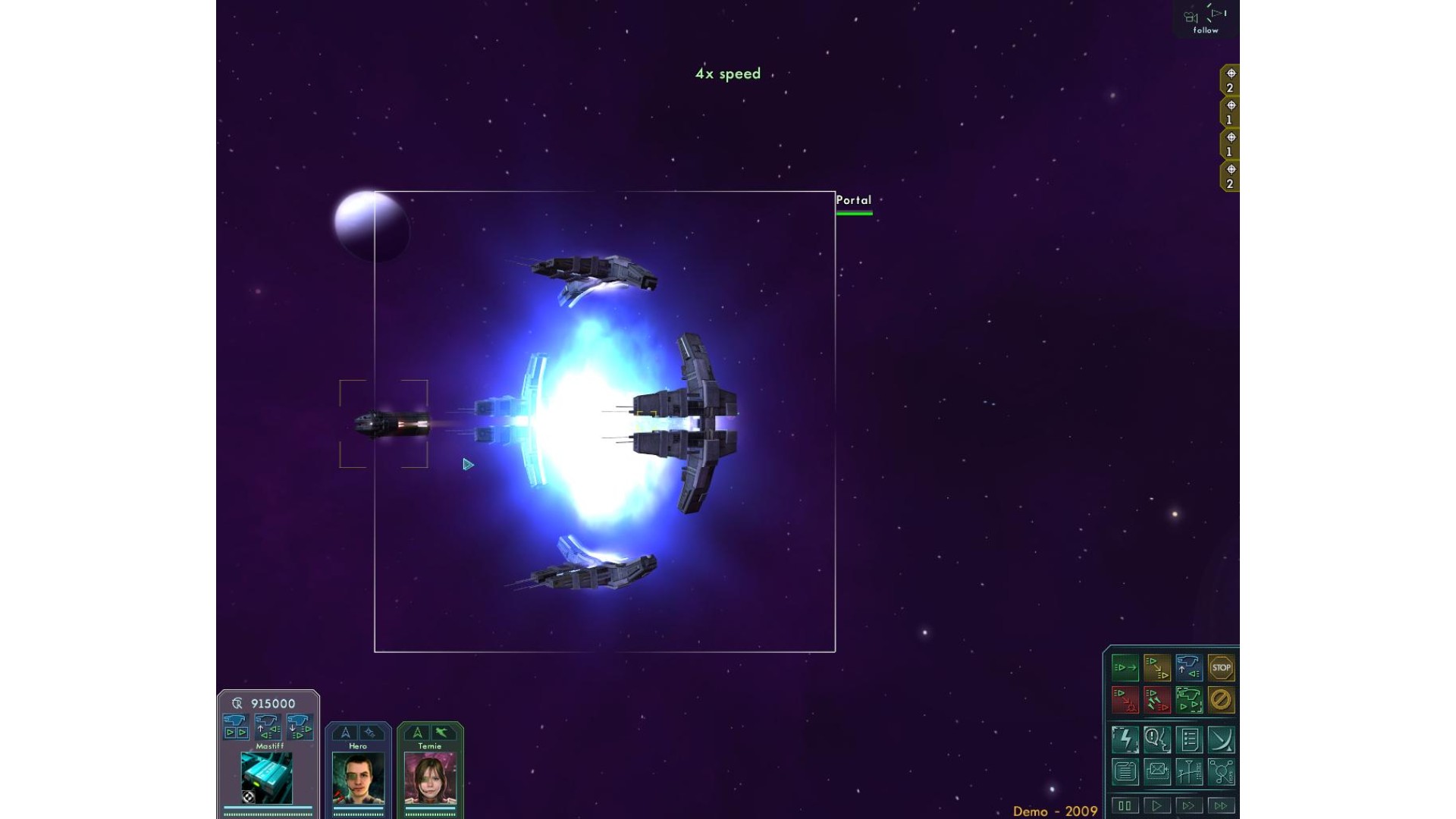The image size is (1456, 819).
Task: Set normal speed with the single-arrow play button
Action: tap(1156, 805)
